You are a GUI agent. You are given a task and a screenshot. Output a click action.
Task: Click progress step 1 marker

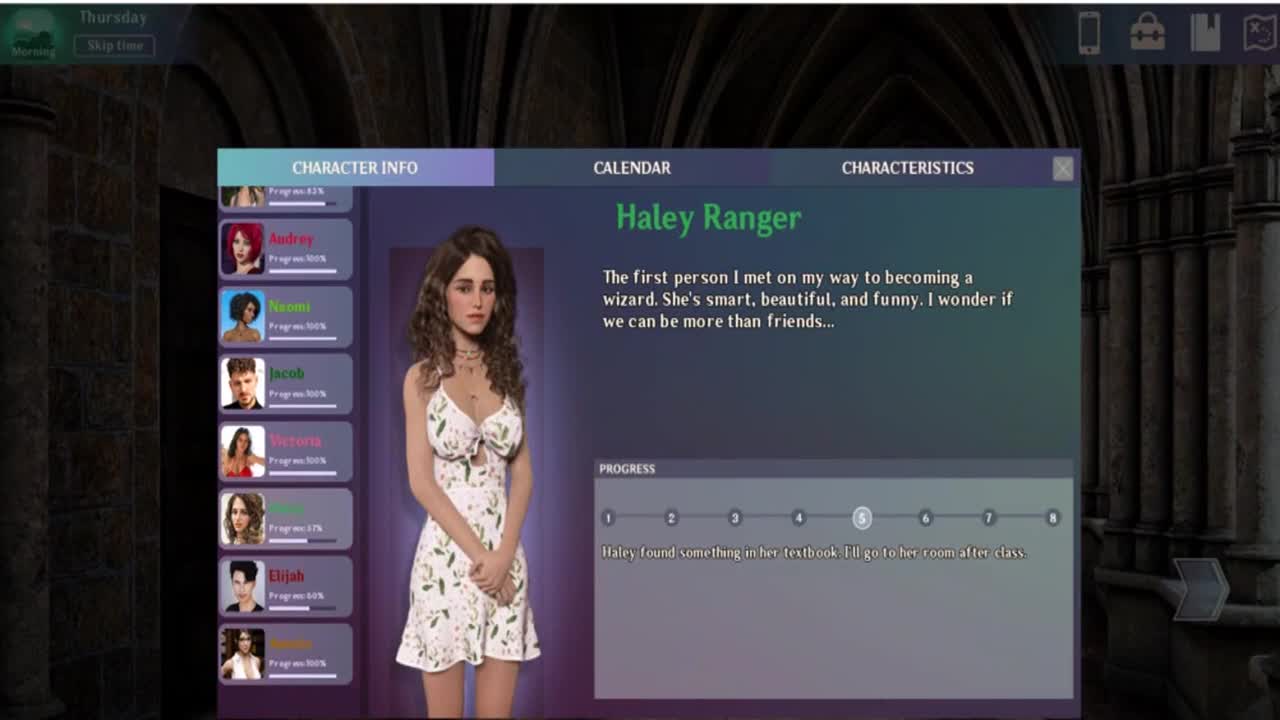tap(608, 518)
